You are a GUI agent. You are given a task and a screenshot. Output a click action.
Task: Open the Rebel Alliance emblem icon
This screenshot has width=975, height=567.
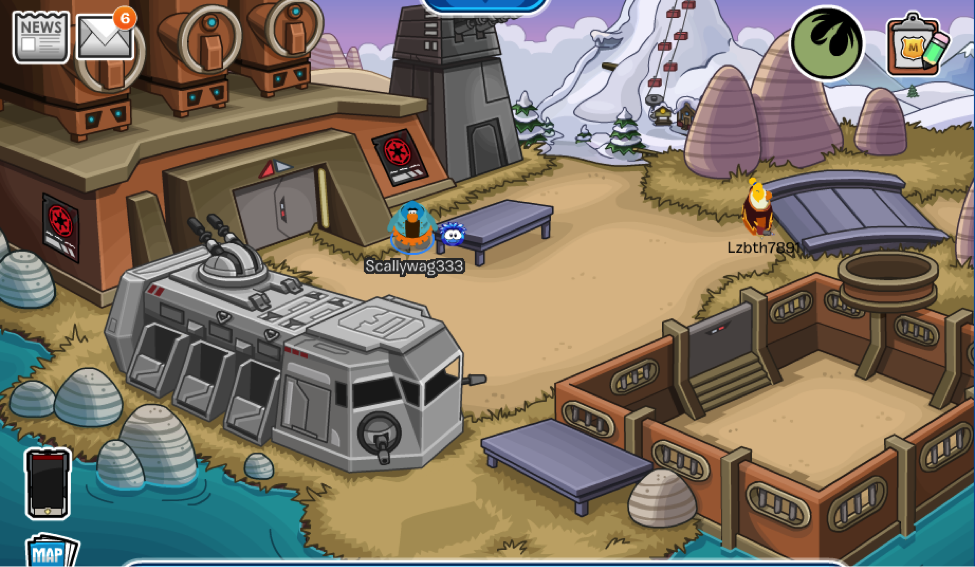point(827,43)
